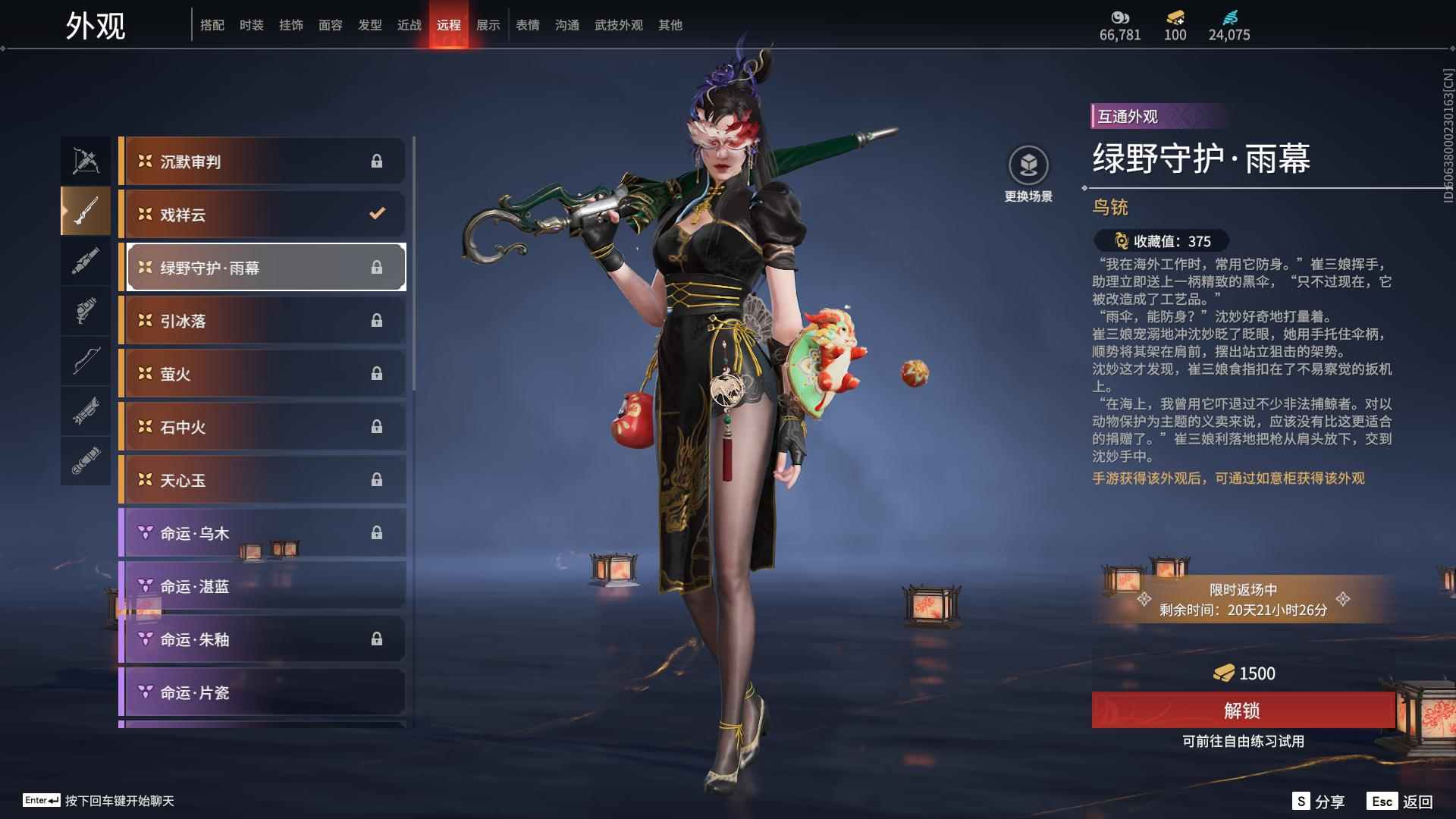This screenshot has width=1456, height=819.
Task: Toggle the equipped checkmark on 戏祥云
Action: point(377,214)
